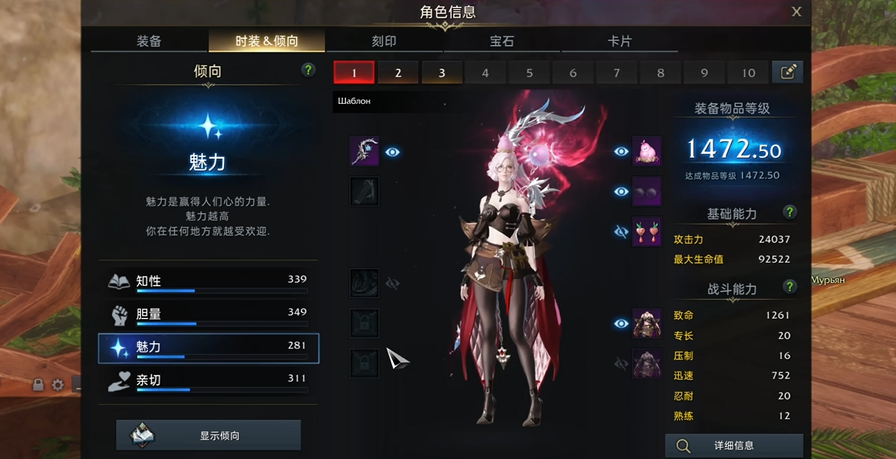
Task: Switch to preset slot 10
Action: click(x=748, y=72)
